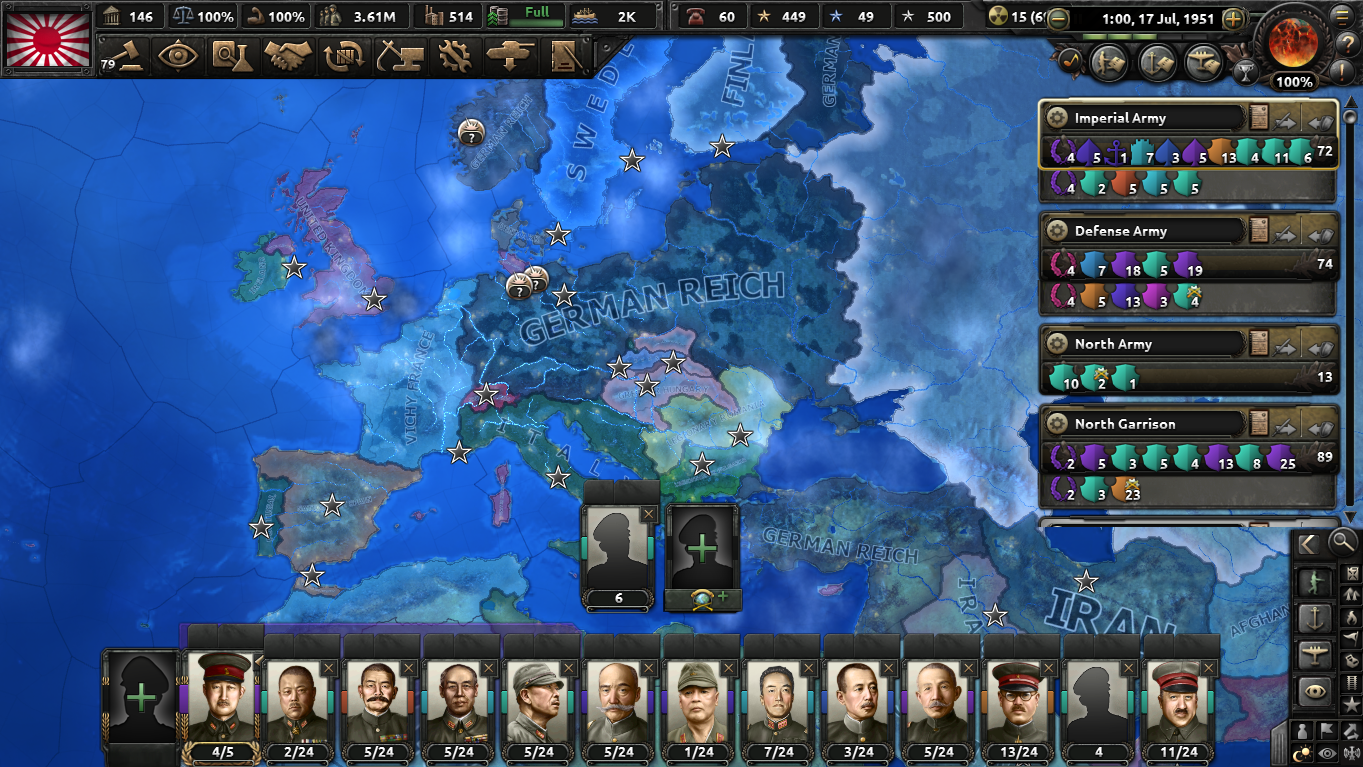Open the North Garrison gear settings
Screen dimensions: 1363x767
tap(1058, 423)
